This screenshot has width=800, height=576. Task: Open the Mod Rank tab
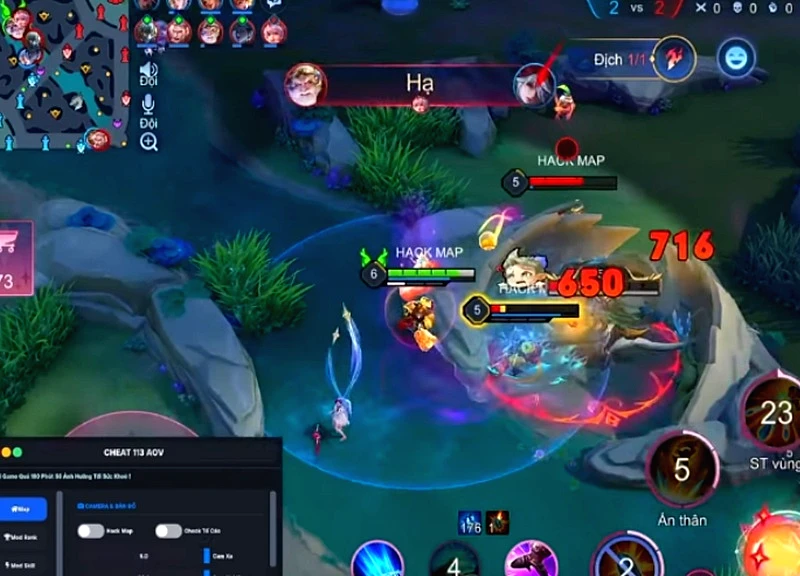pos(22,538)
